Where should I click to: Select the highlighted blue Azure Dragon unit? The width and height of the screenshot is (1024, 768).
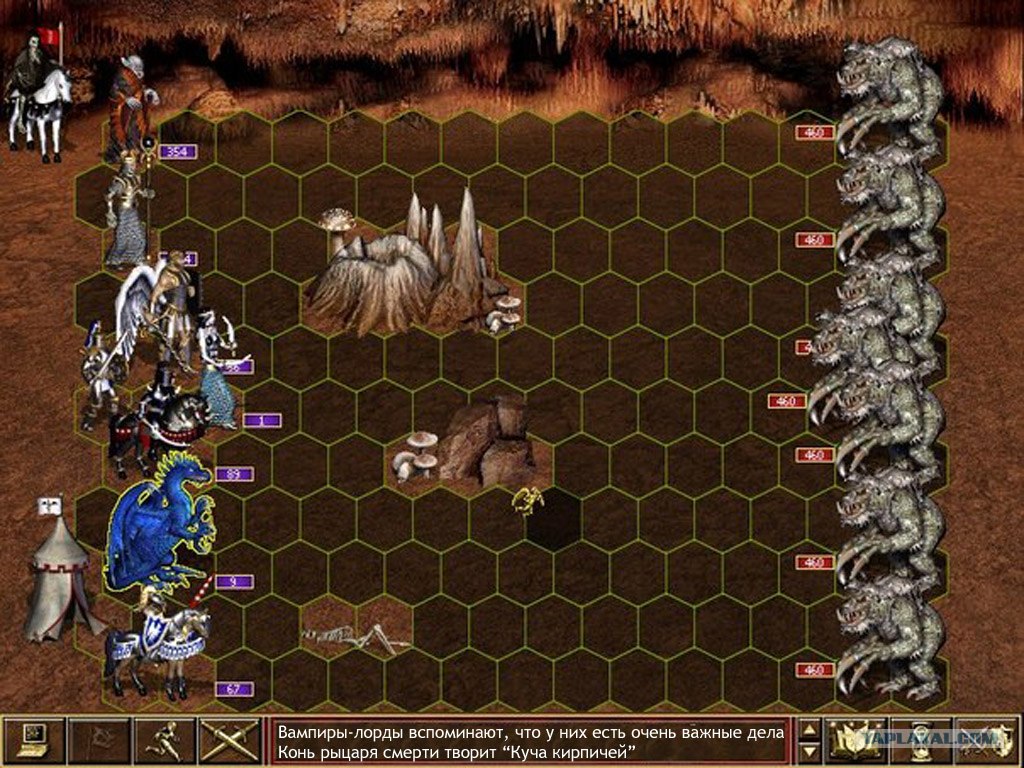[160, 520]
